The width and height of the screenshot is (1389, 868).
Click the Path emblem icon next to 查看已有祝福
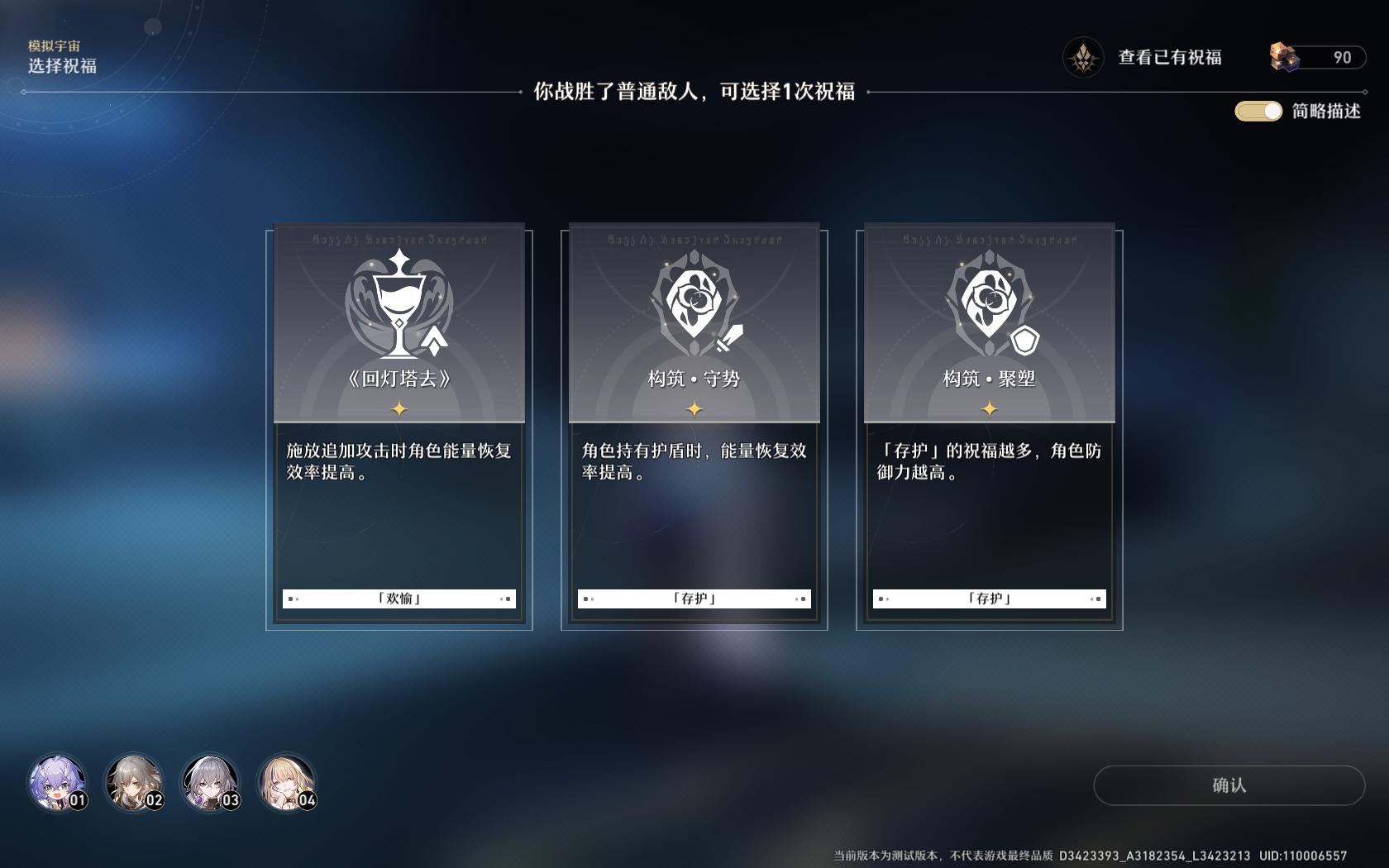1084,57
